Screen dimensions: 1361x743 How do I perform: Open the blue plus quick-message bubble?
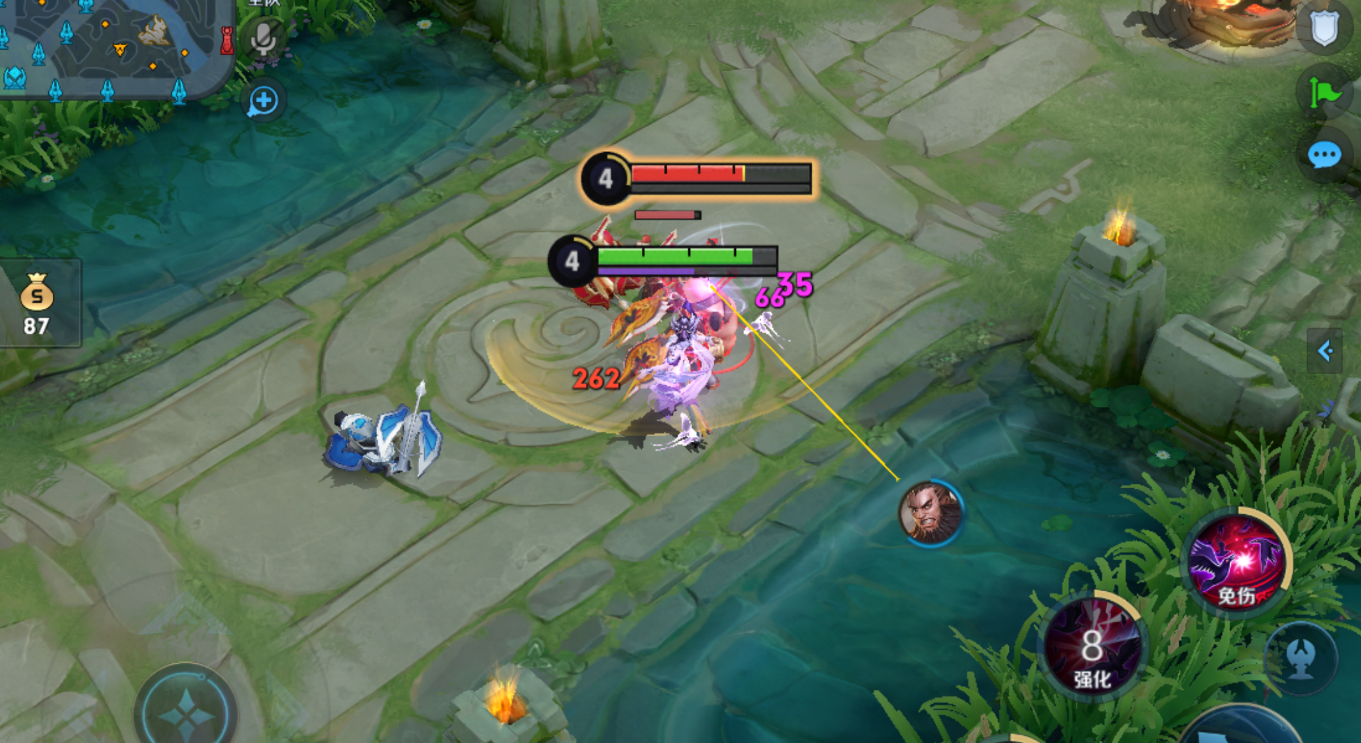(264, 100)
